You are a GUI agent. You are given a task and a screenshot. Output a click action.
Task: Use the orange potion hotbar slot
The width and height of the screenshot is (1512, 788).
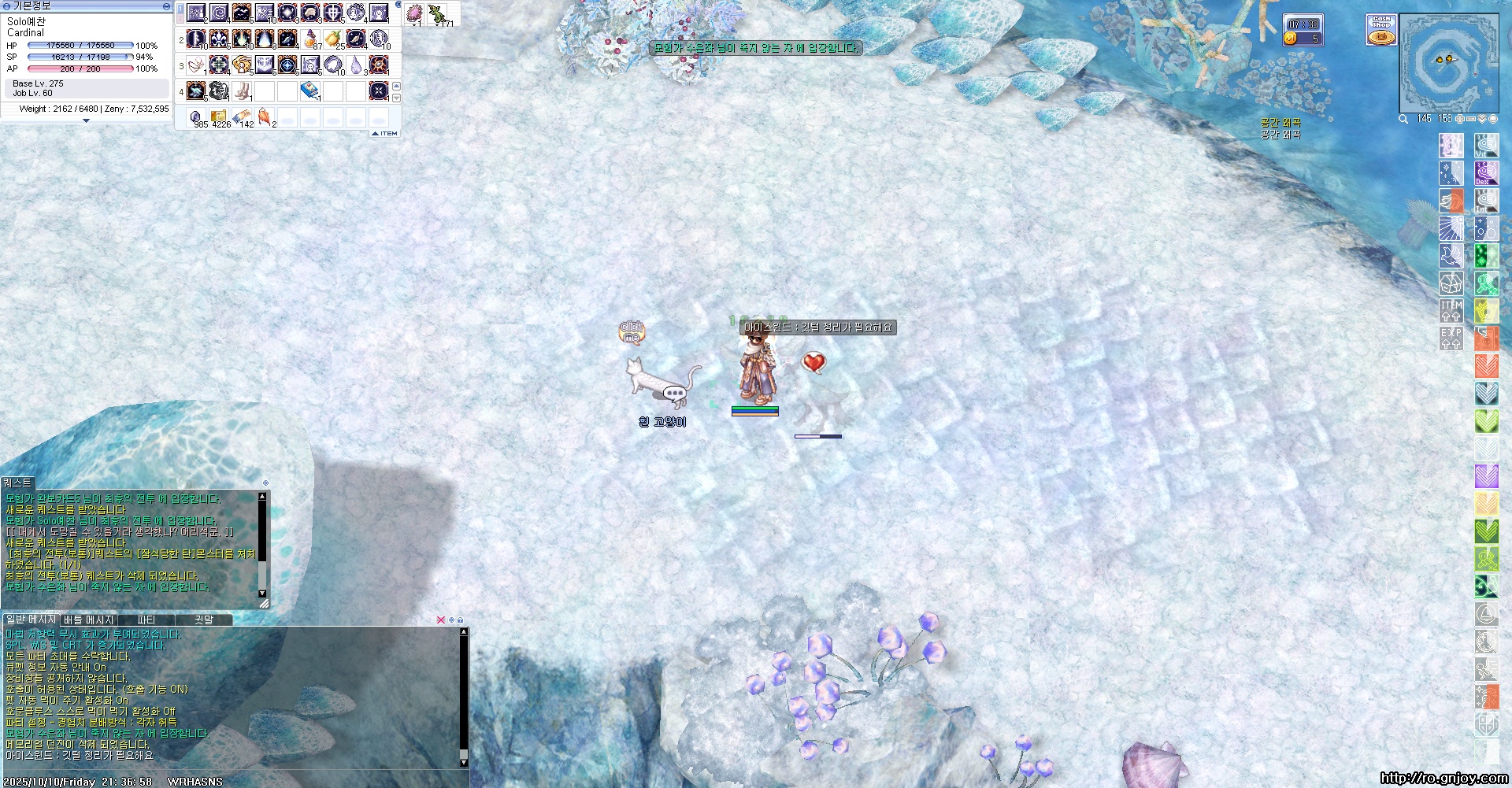click(310, 39)
